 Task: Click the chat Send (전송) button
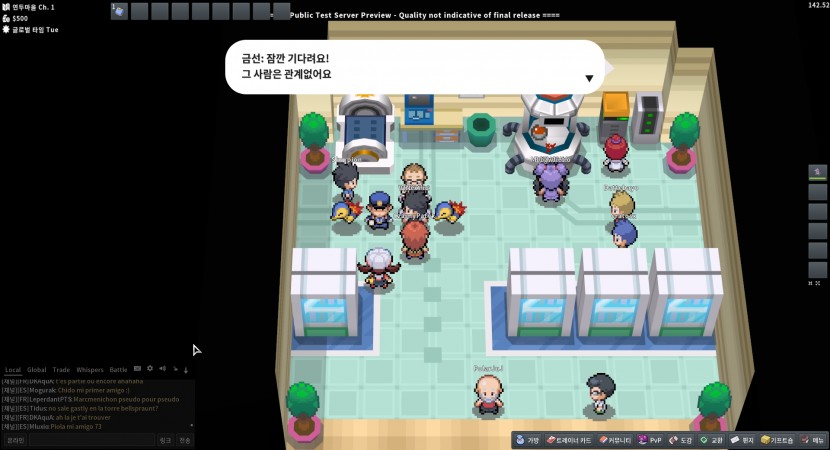point(185,440)
